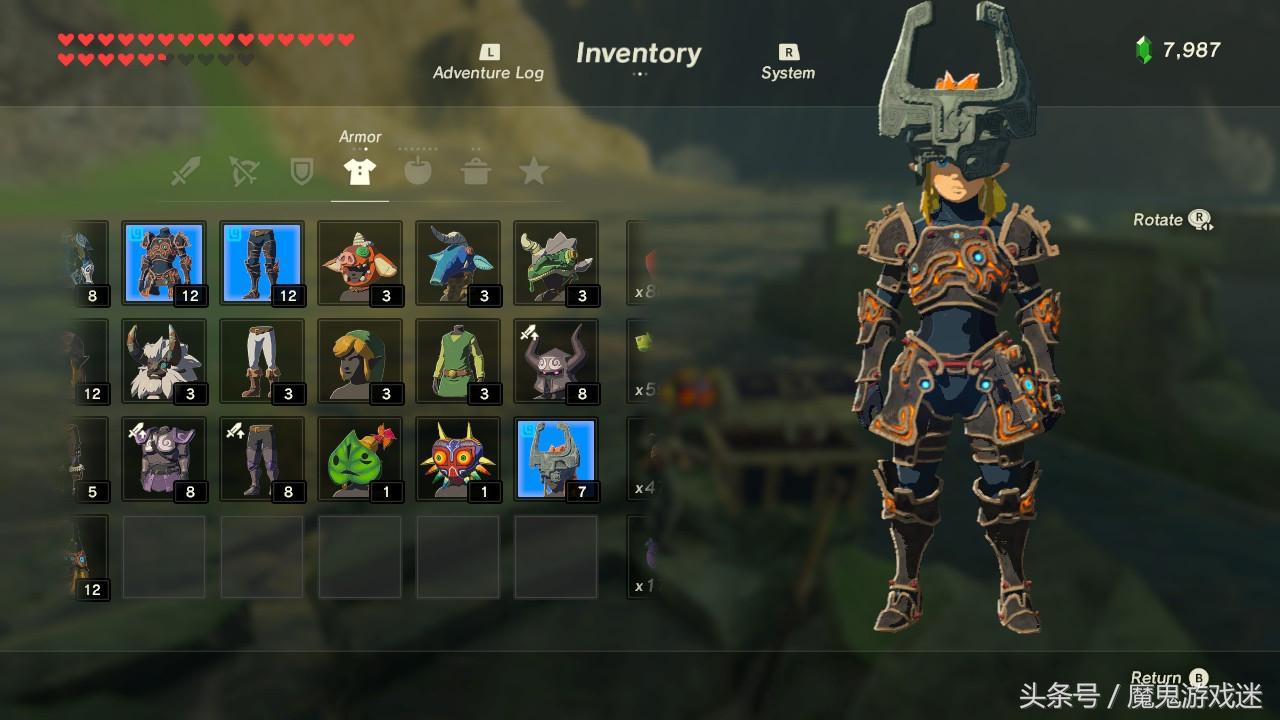Open the cooking pot food category

476,171
